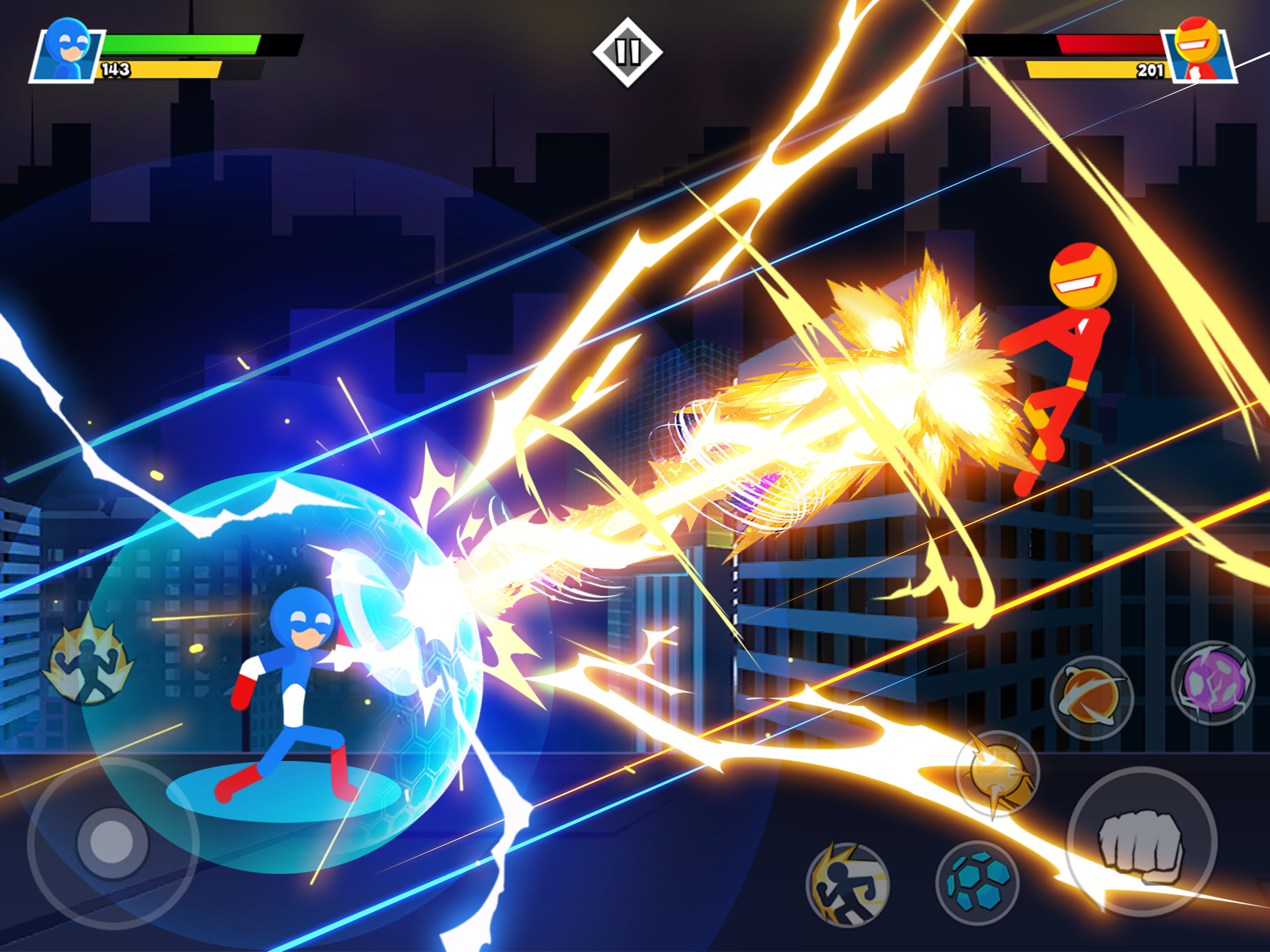Click the virtual joystick thumb knob
The height and width of the screenshot is (952, 1270).
tap(112, 843)
